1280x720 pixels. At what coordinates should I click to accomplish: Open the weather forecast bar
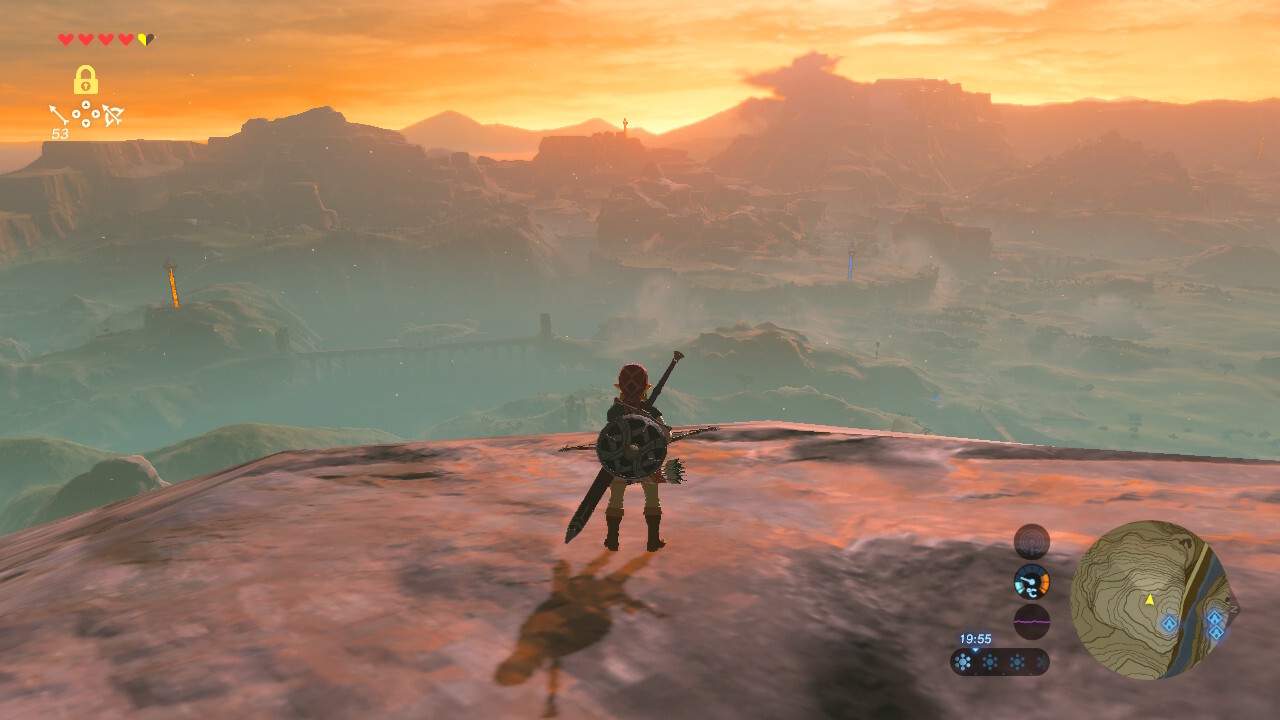click(999, 662)
